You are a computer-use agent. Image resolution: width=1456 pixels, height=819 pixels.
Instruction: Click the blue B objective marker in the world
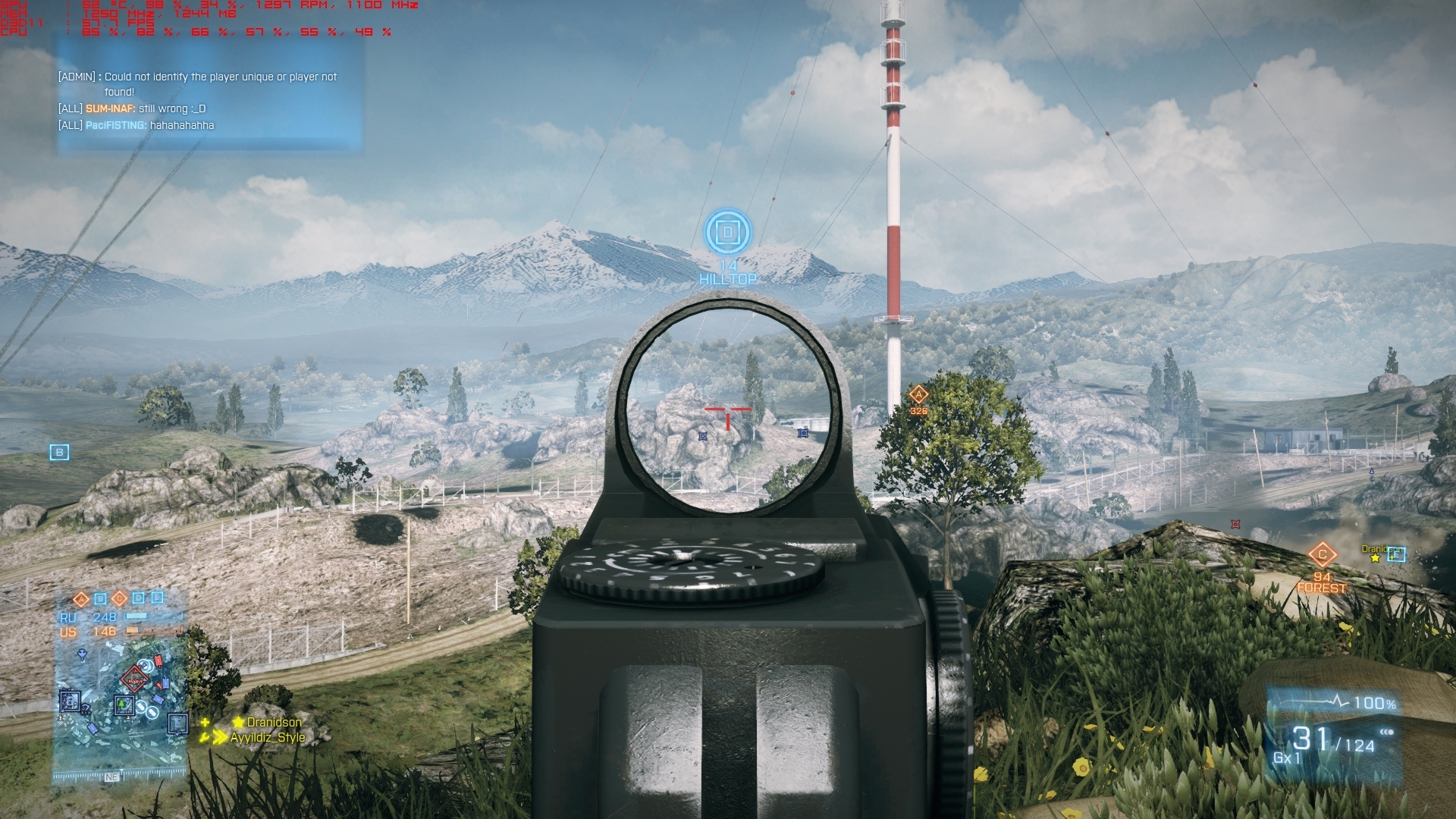point(59,453)
